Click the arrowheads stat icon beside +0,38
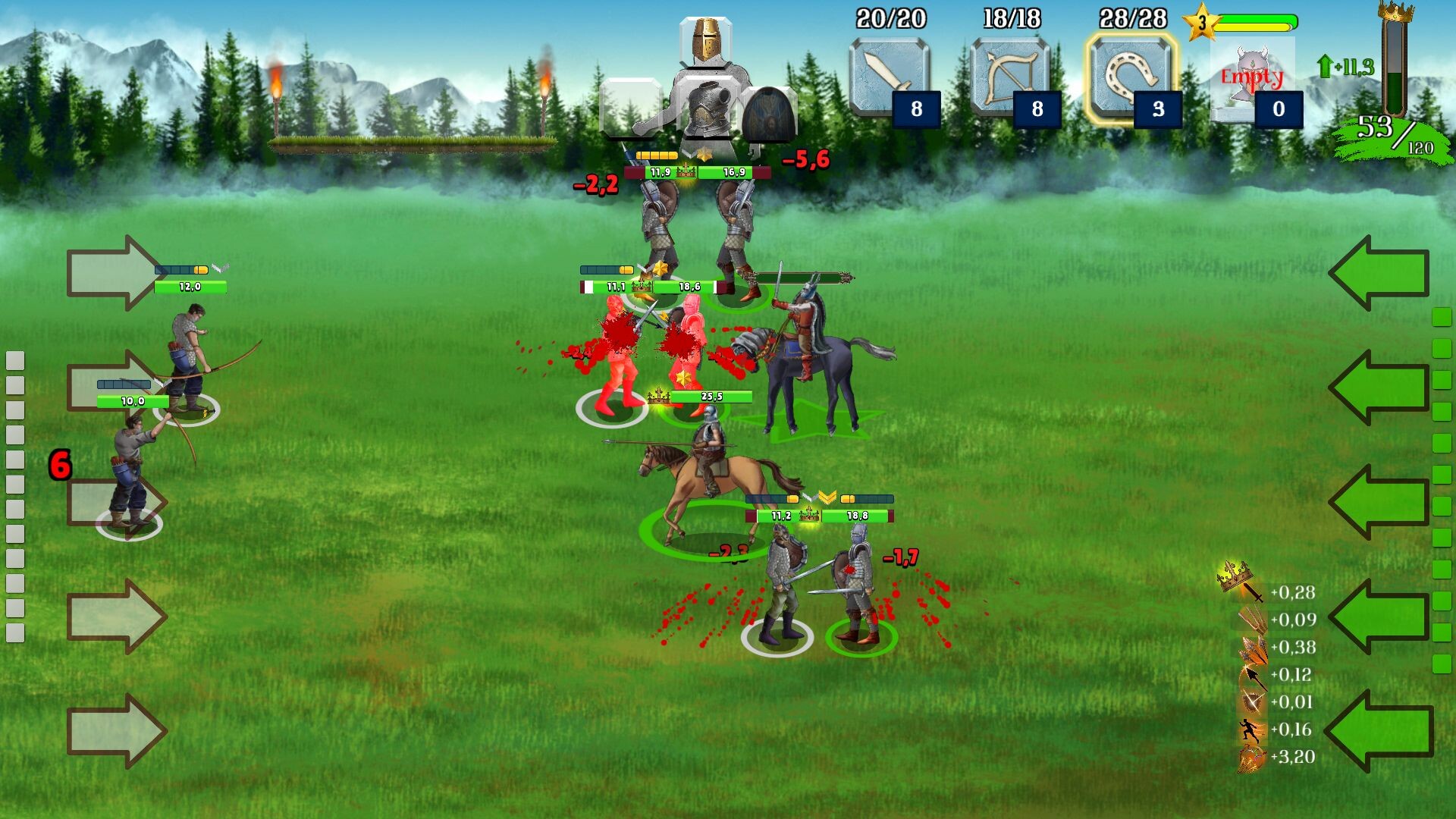 [1255, 648]
